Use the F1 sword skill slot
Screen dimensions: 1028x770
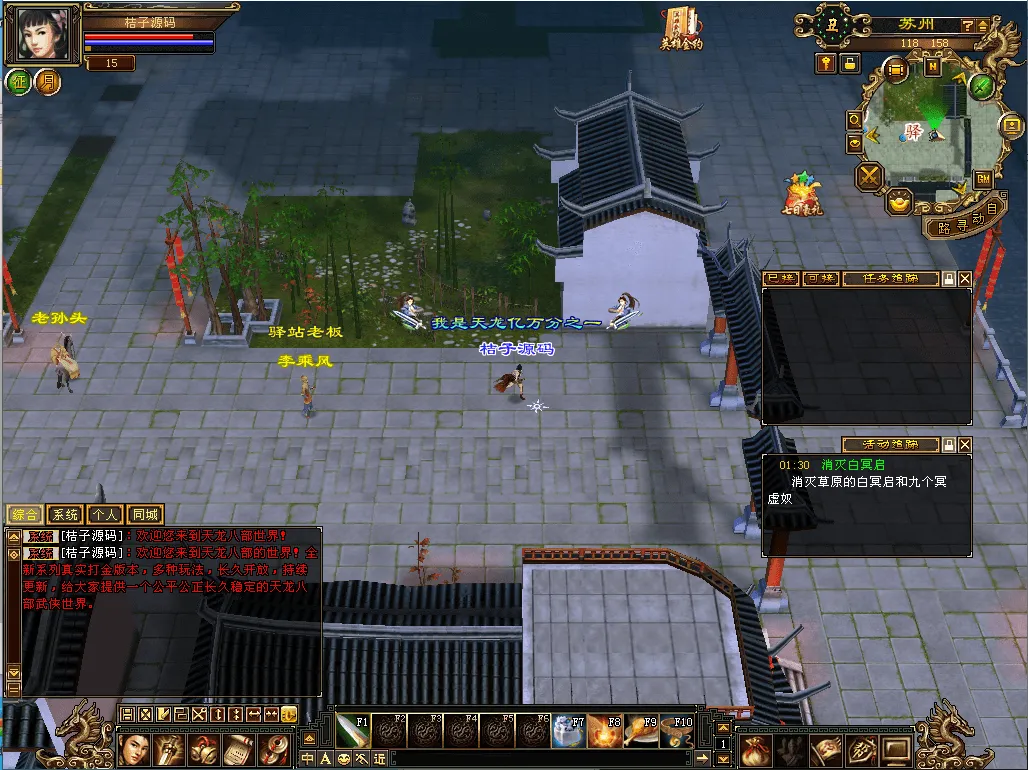click(x=352, y=730)
